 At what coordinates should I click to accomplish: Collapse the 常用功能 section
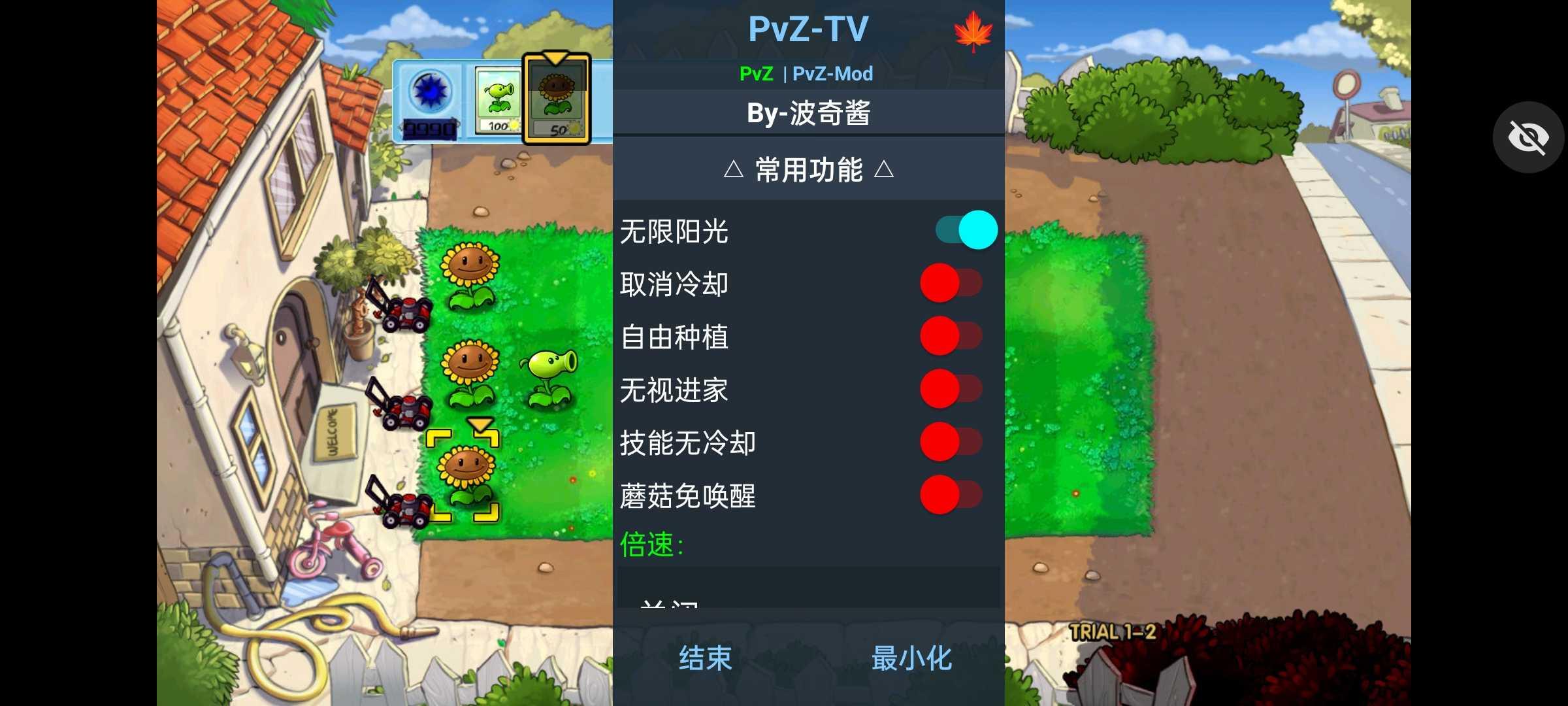click(808, 171)
